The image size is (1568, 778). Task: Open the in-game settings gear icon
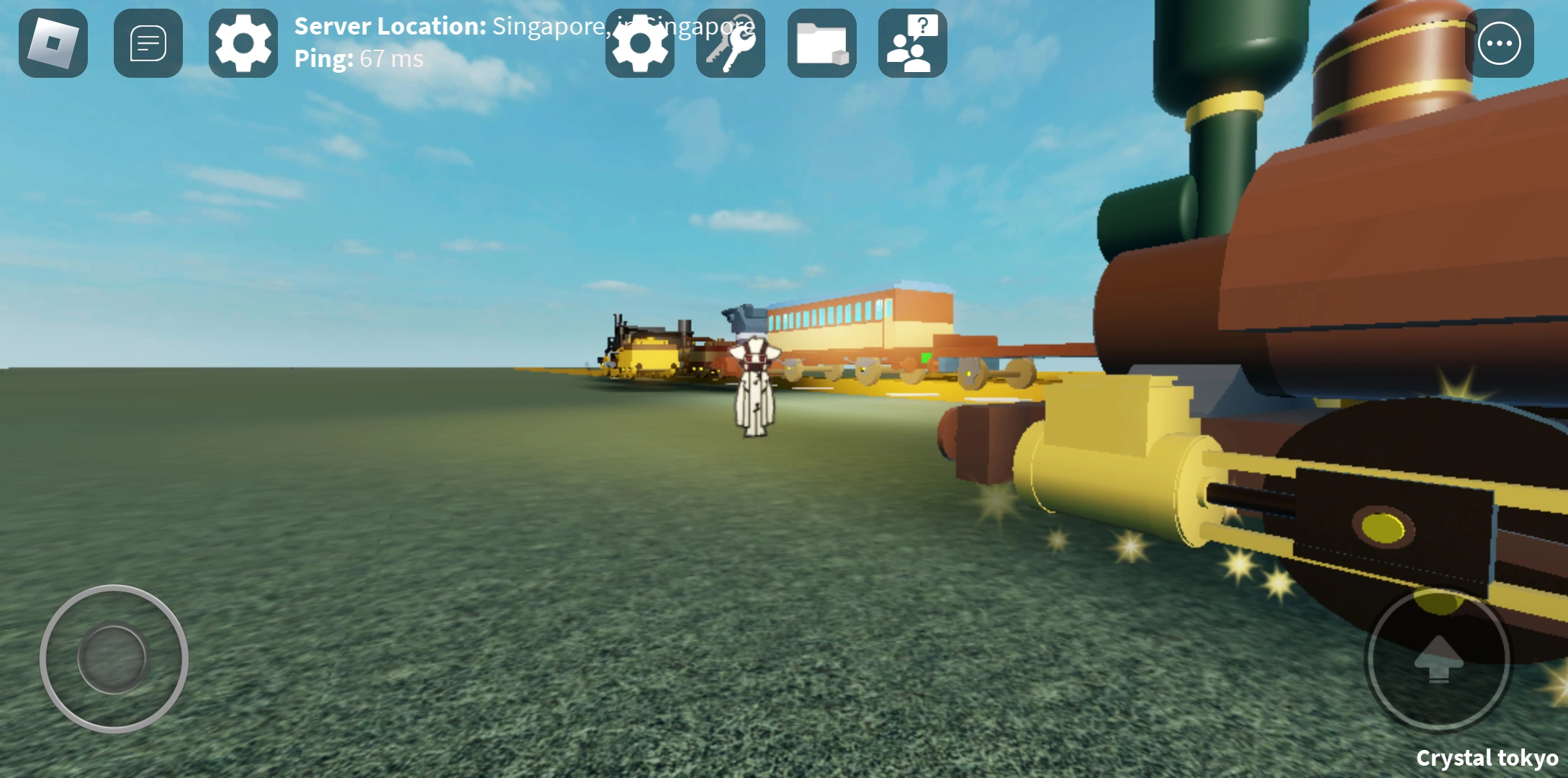pyautogui.click(x=639, y=43)
